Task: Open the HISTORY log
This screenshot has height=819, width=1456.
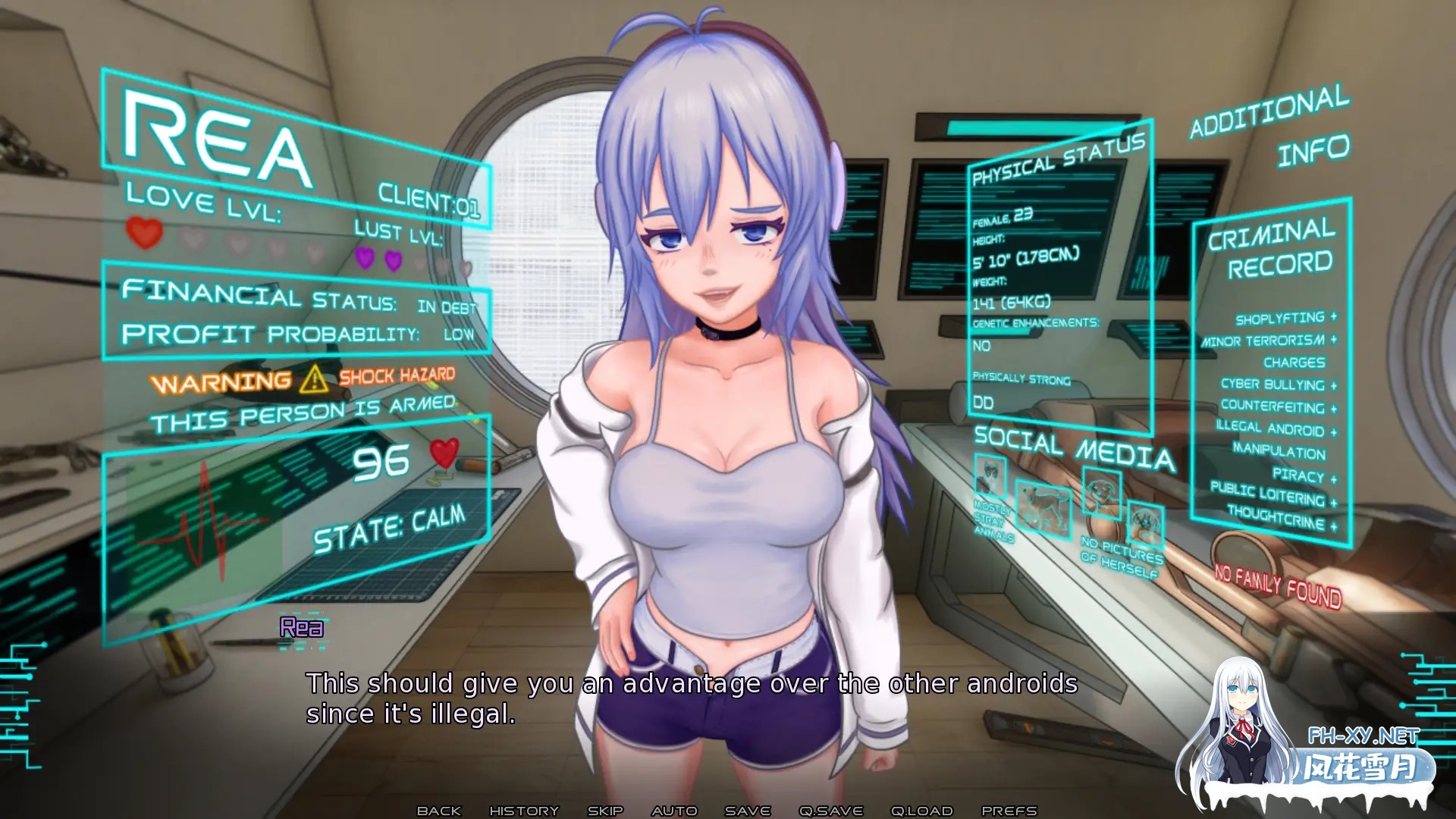Action: 525,810
